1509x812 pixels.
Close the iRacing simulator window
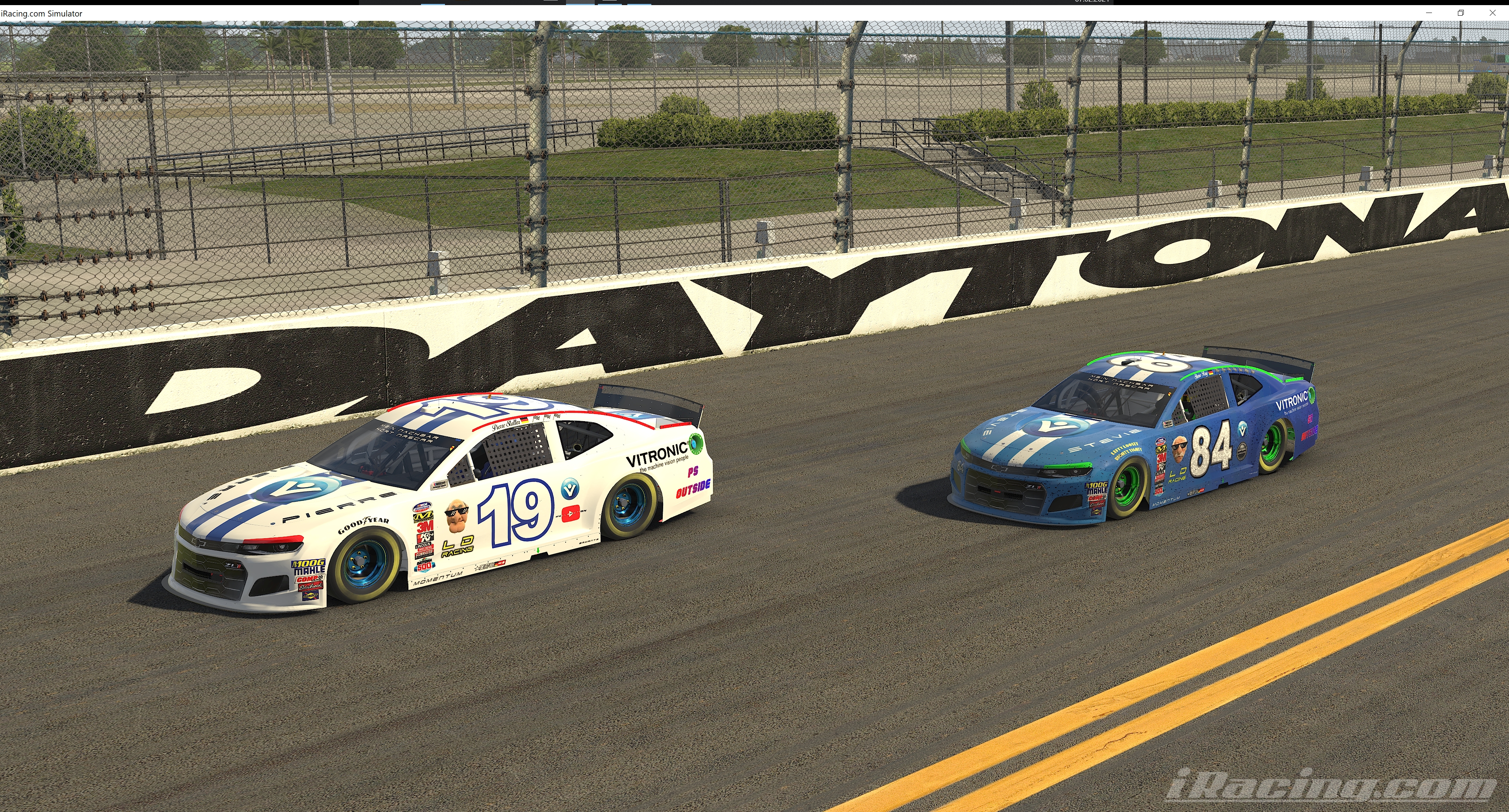1492,13
